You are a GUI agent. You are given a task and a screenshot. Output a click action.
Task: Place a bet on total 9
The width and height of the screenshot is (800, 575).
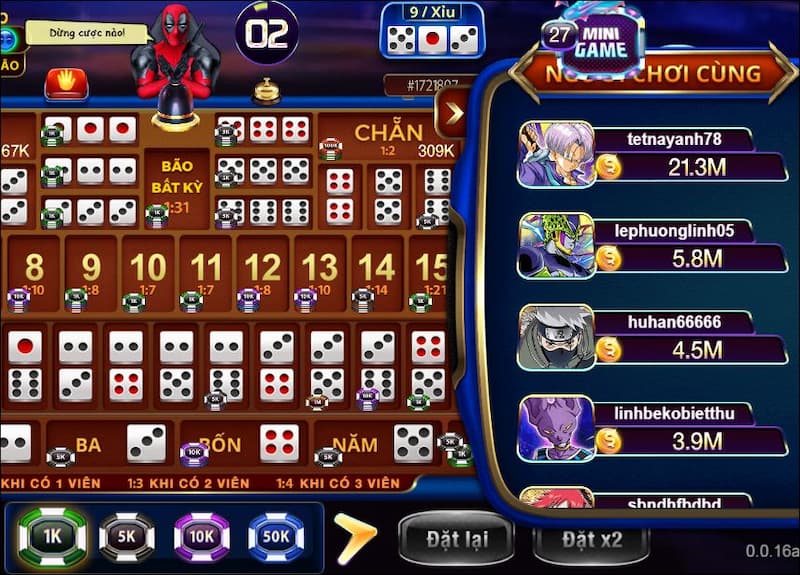click(91, 270)
